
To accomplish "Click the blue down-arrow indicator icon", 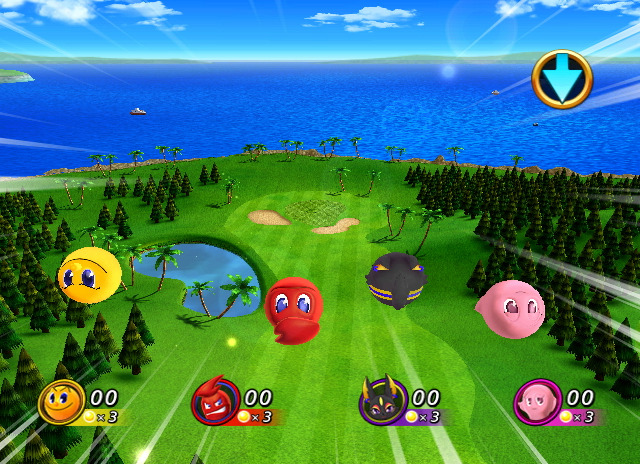I will coord(561,79).
